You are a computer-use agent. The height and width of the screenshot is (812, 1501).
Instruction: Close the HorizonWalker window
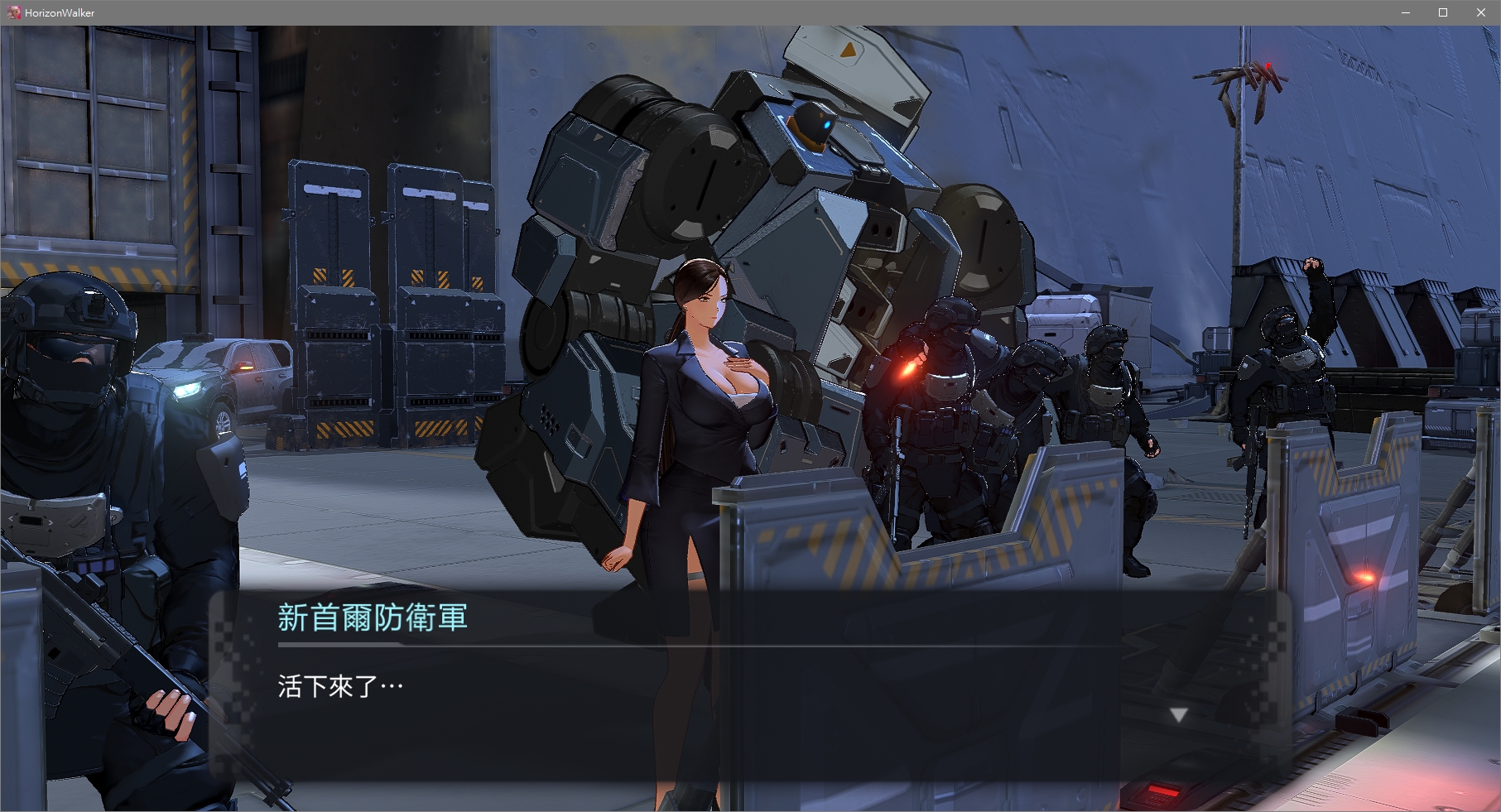1480,12
